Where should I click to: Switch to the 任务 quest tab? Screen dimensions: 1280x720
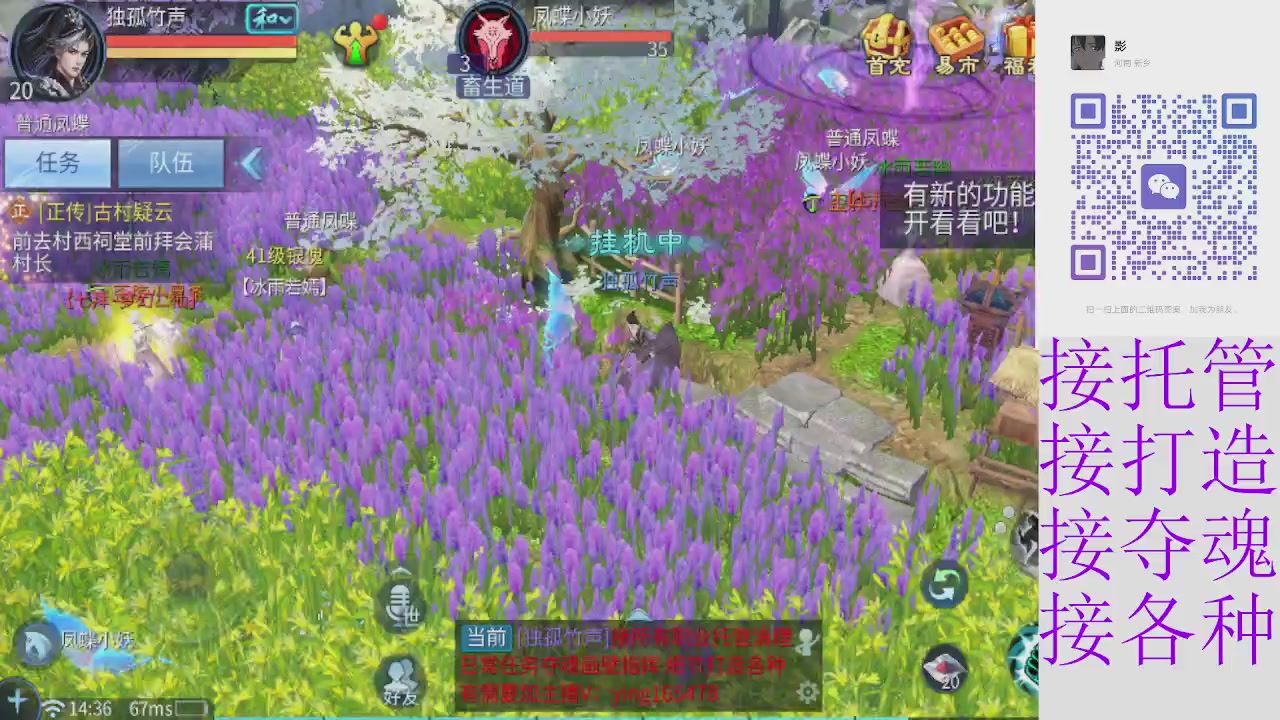coord(57,163)
